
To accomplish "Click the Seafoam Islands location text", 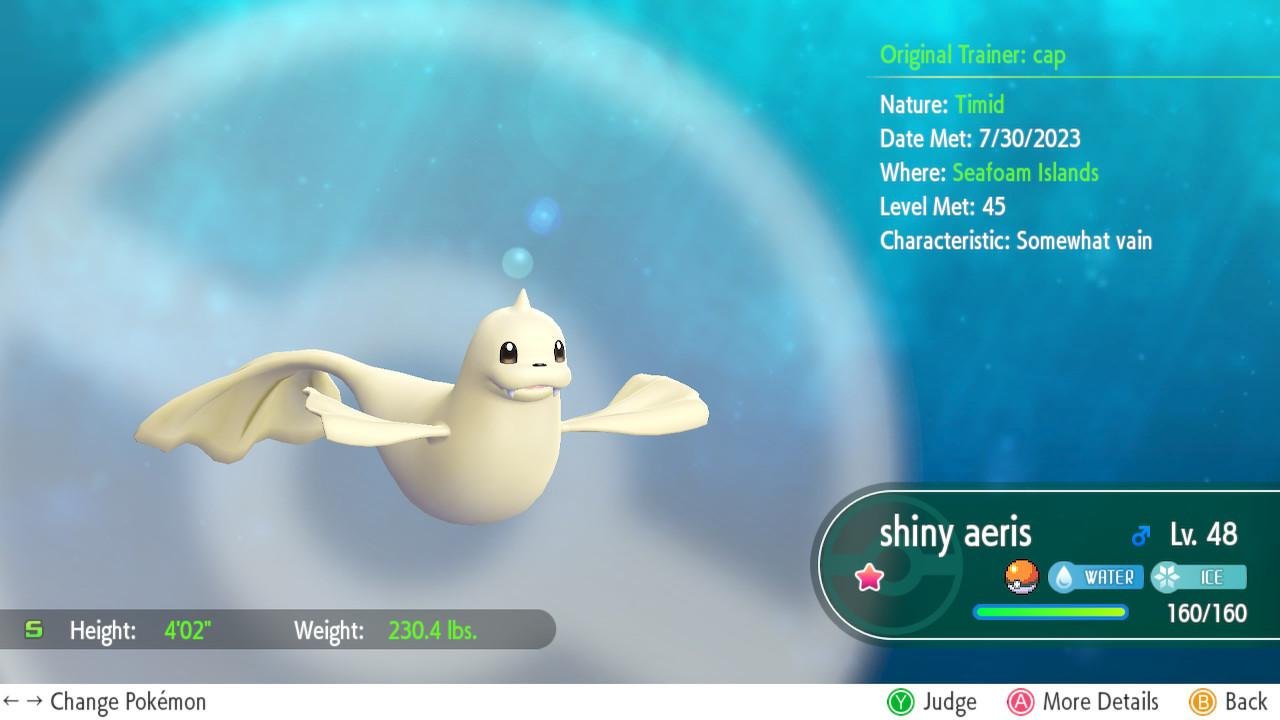I will [x=1025, y=172].
